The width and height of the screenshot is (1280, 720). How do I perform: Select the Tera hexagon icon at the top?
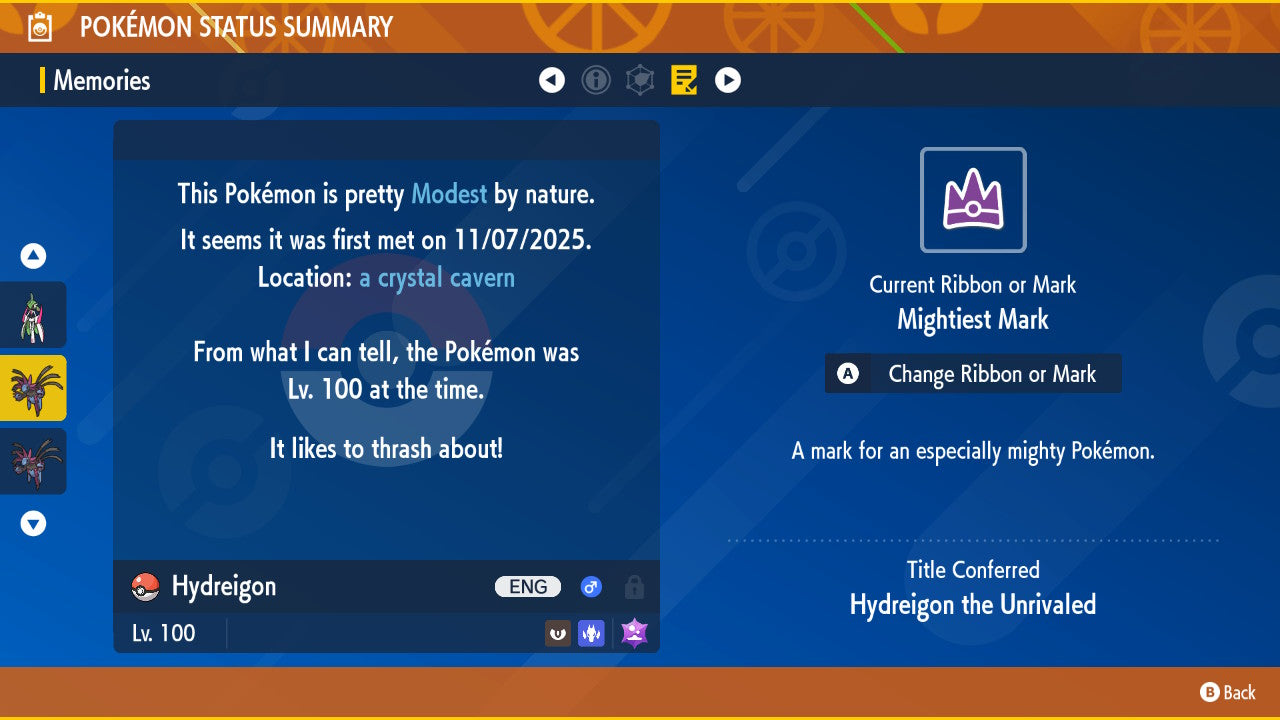[640, 80]
